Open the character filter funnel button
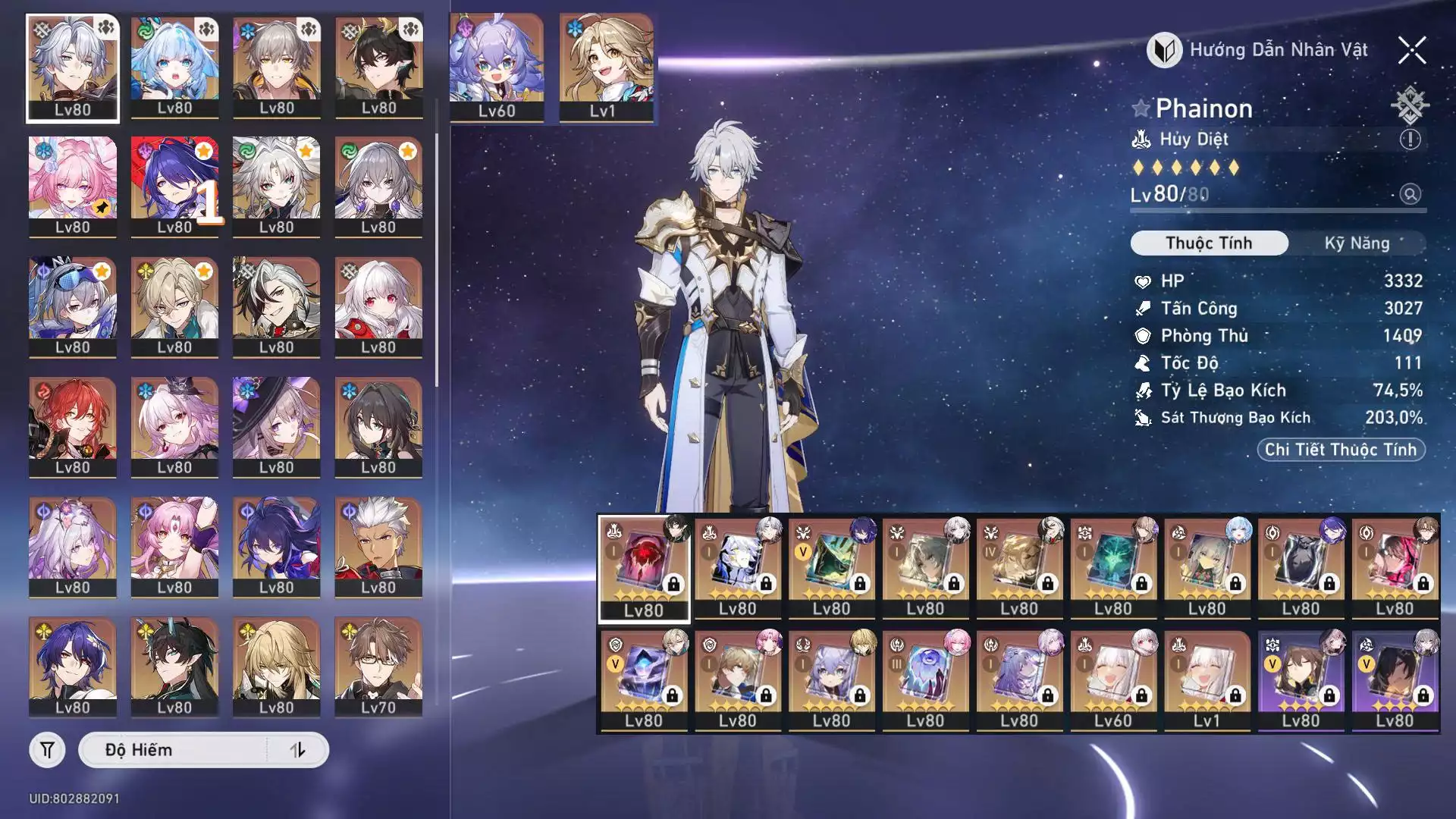1456x819 pixels. point(47,750)
